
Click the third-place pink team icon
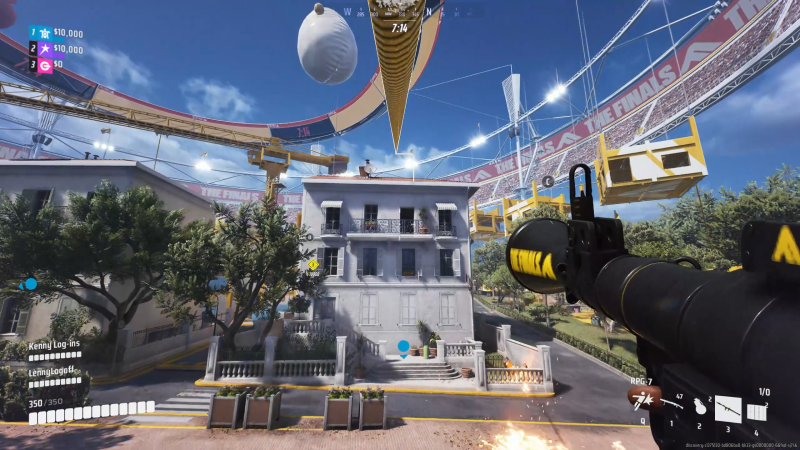coord(45,65)
